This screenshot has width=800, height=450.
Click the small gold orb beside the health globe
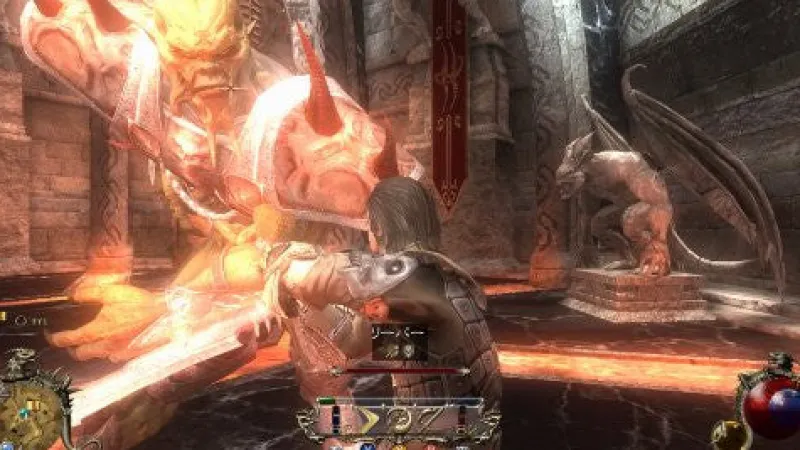point(727,433)
